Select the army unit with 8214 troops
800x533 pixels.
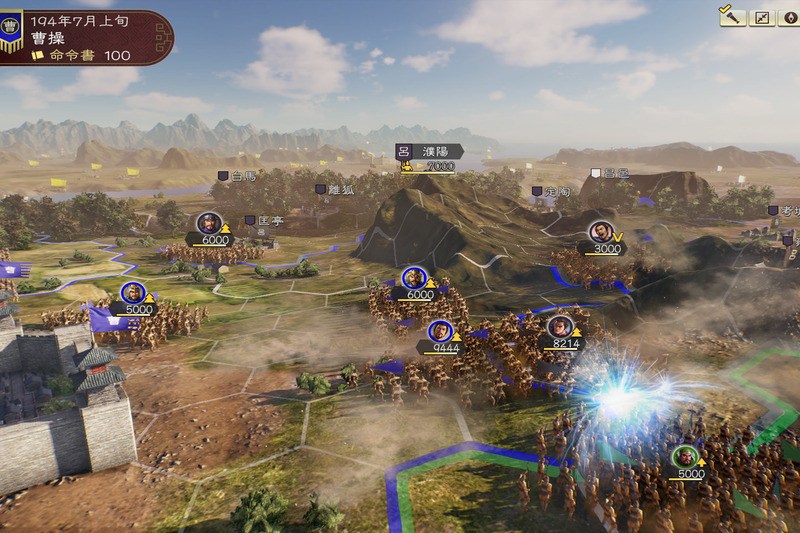click(560, 330)
